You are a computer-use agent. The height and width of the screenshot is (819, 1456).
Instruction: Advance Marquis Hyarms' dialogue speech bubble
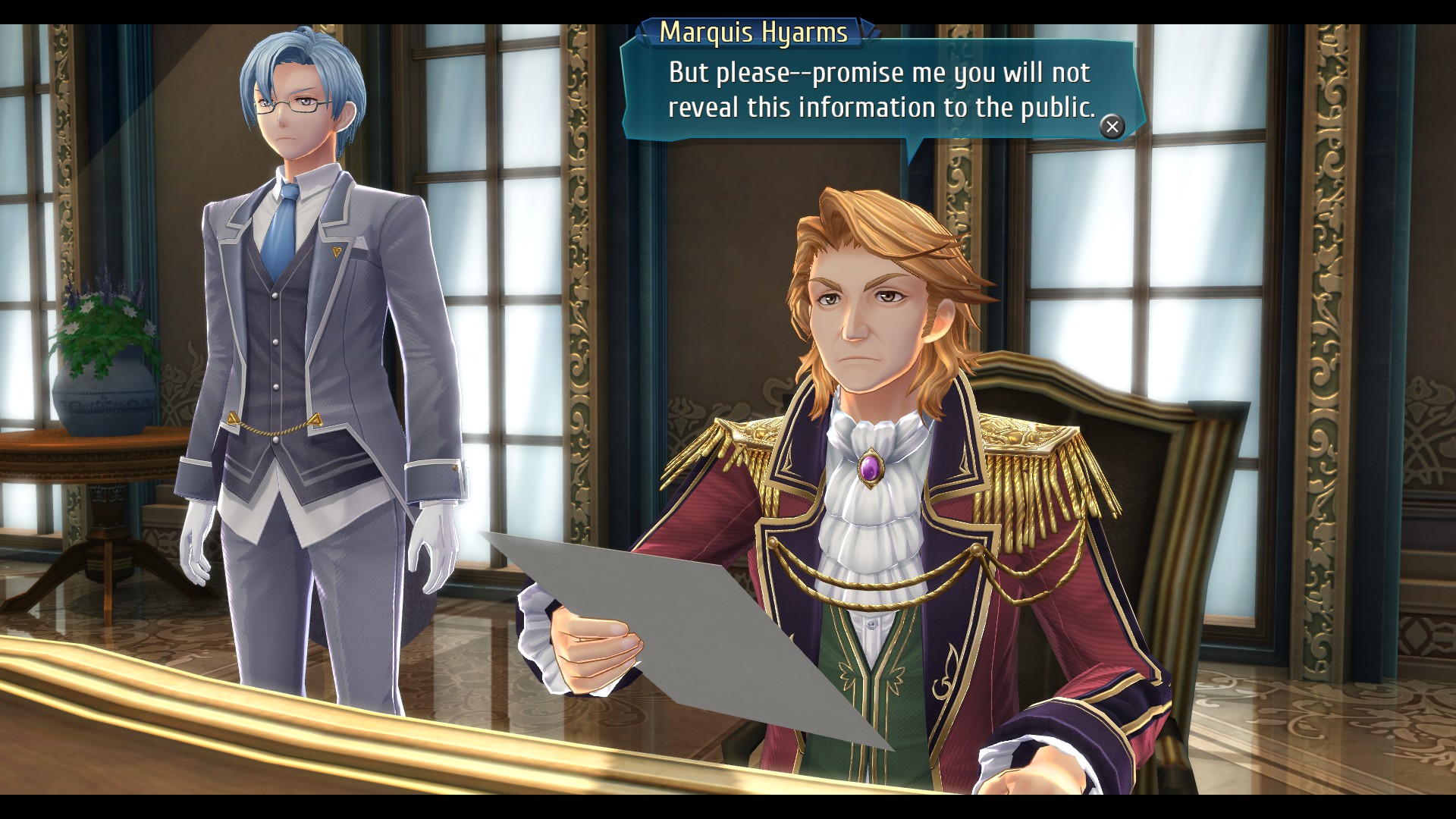click(x=1112, y=127)
